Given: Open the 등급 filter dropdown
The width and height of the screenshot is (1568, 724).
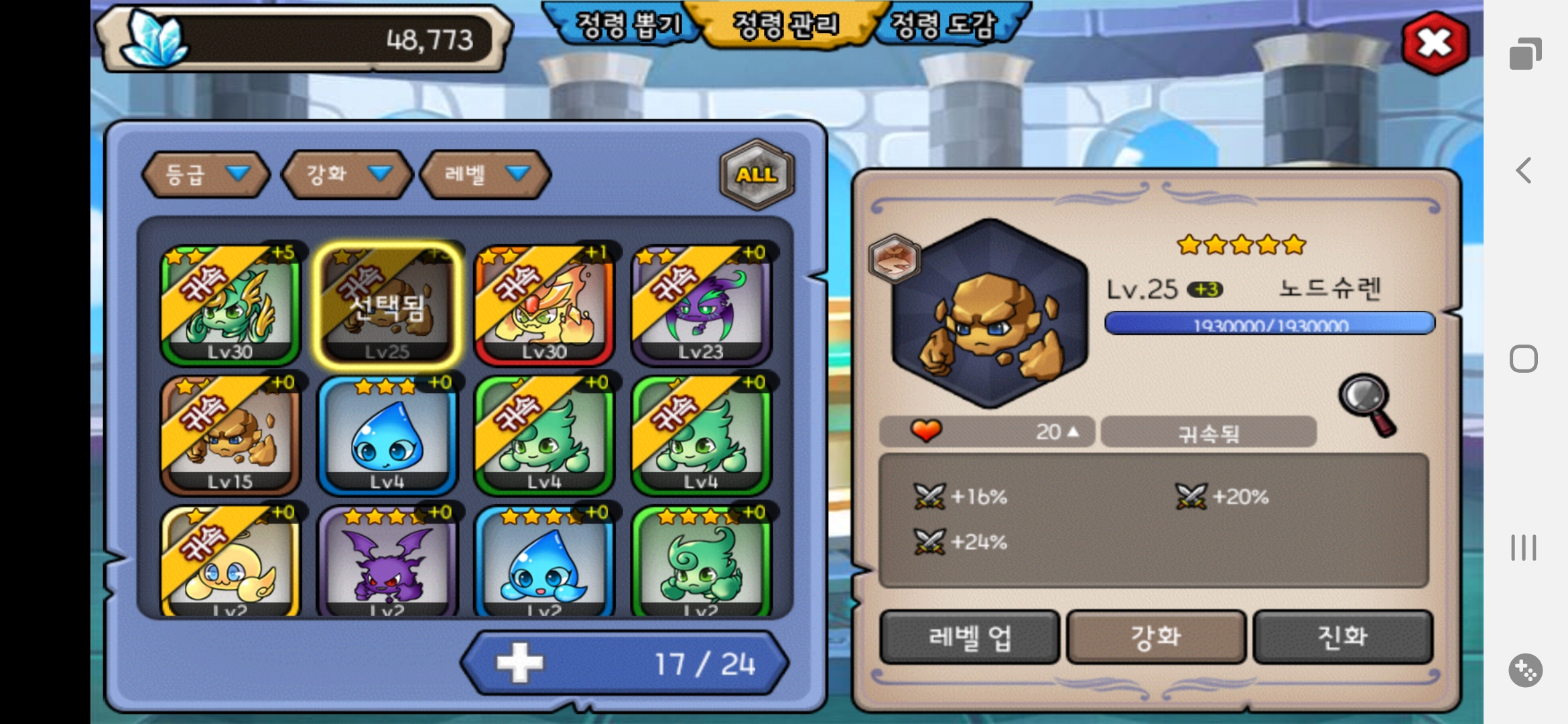Looking at the screenshot, I should click(206, 174).
